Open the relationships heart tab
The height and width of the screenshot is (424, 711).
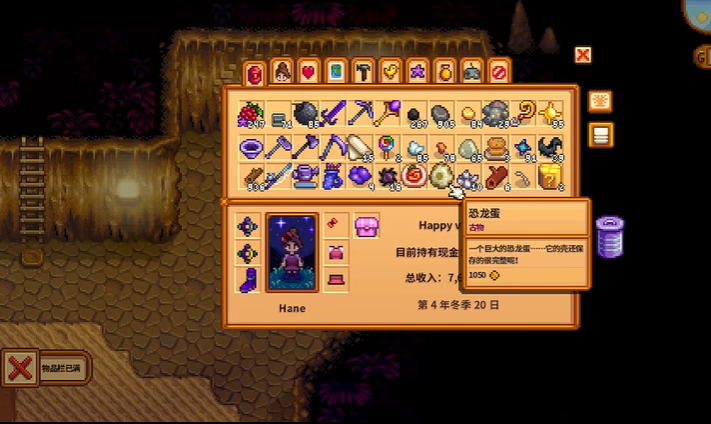point(309,71)
